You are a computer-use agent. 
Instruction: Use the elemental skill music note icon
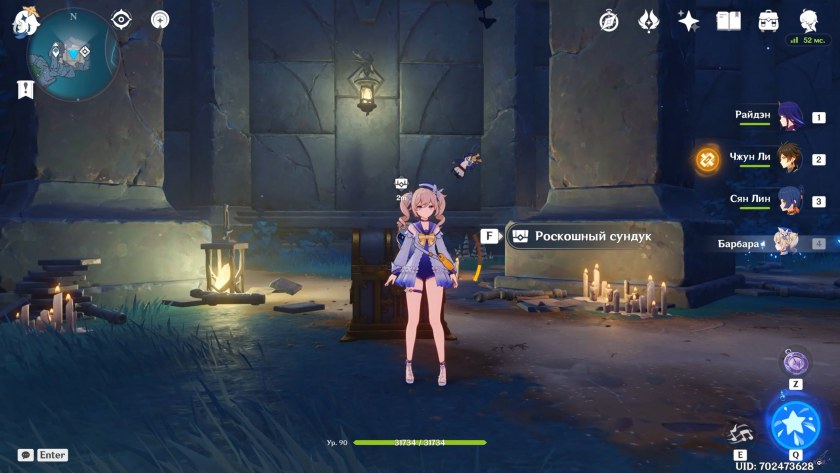[x=741, y=432]
